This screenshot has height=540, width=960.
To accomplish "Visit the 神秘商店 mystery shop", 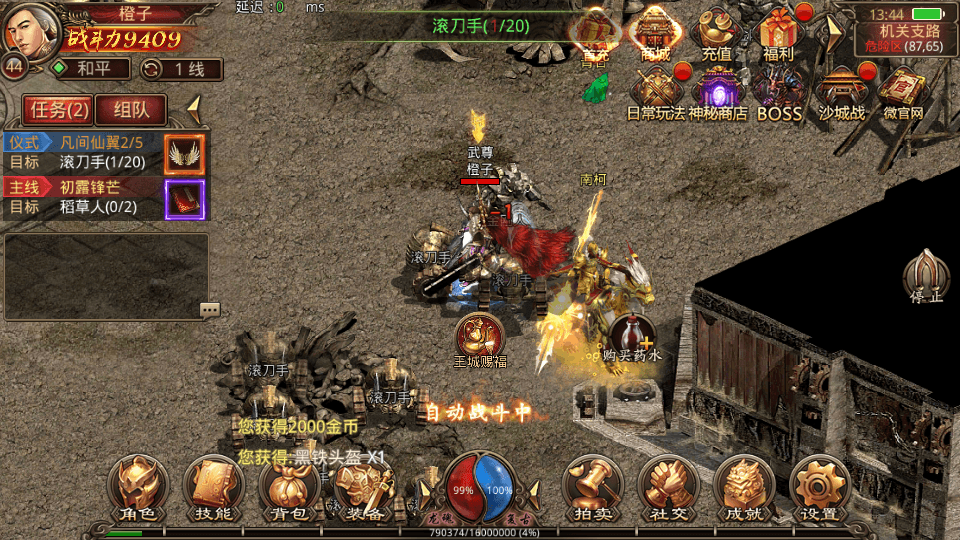I will point(717,92).
